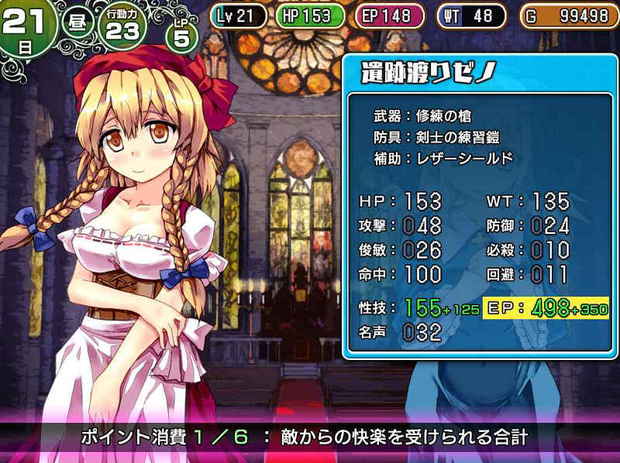This screenshot has height=463, width=620.
Task: Choose the 名声 fame stat
Action: click(x=400, y=333)
